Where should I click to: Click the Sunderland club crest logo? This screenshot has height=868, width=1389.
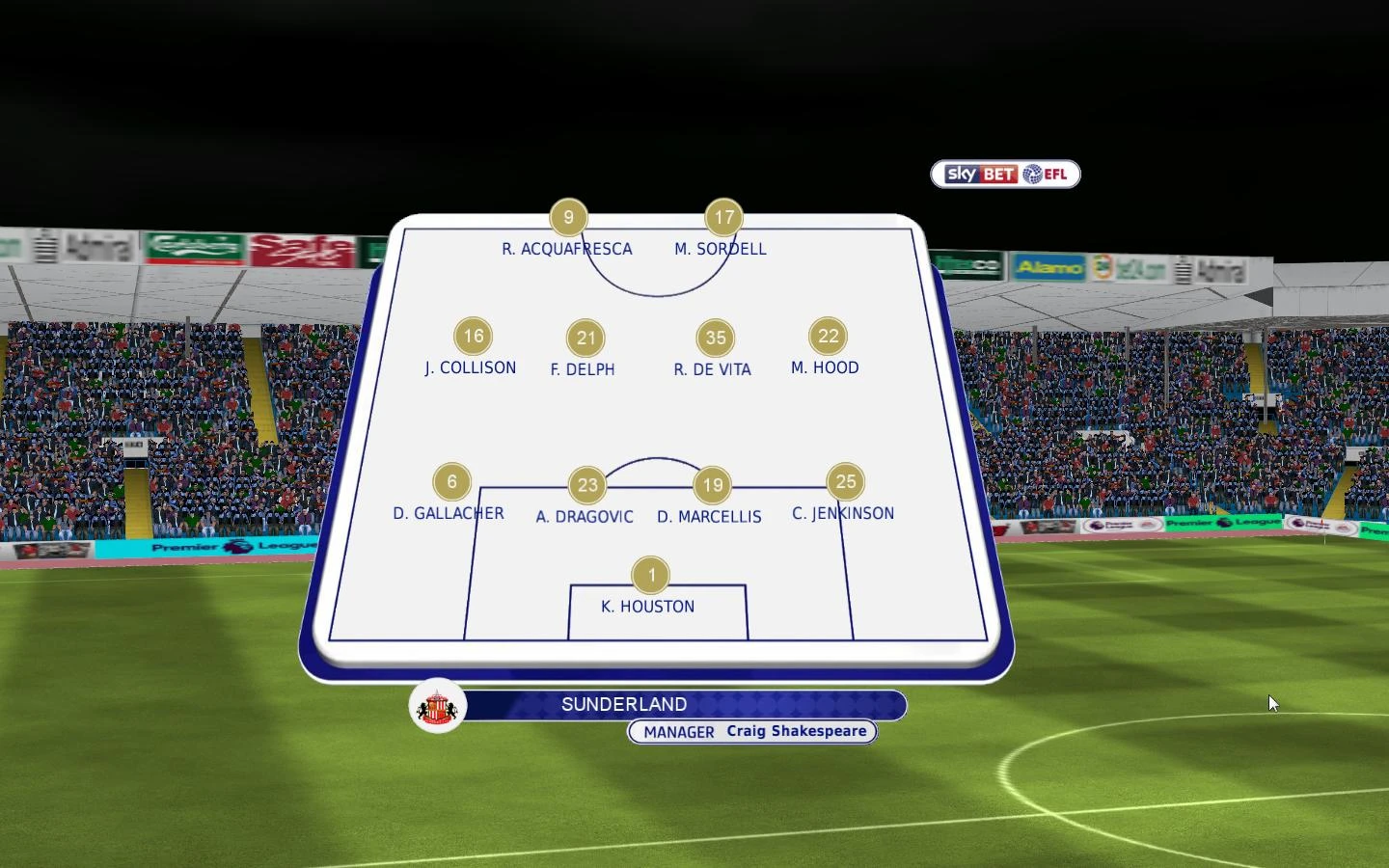pos(439,706)
